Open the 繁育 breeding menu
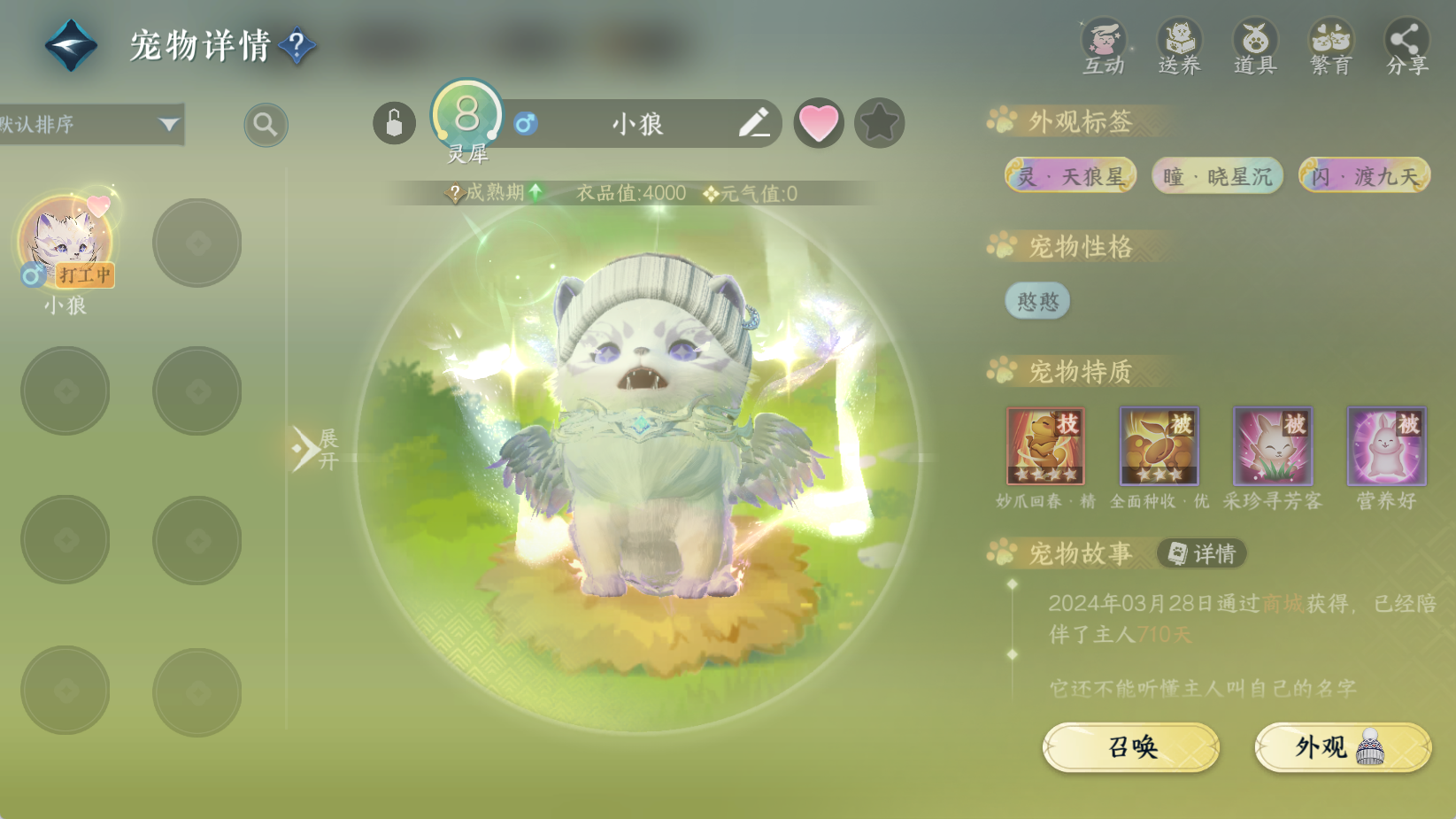This screenshot has height=819, width=1456. (x=1330, y=48)
